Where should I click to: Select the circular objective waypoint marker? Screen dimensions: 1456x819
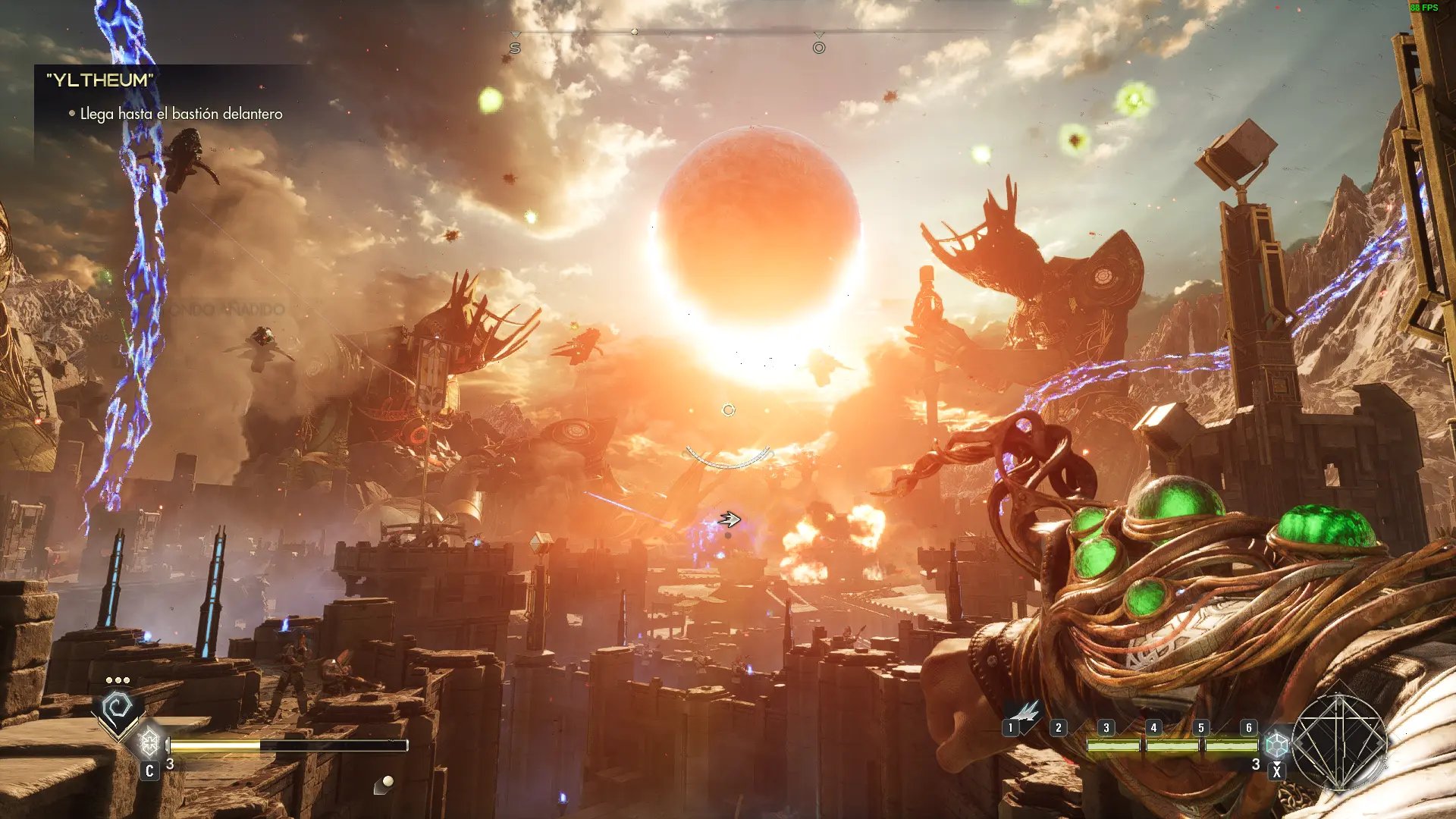(819, 48)
